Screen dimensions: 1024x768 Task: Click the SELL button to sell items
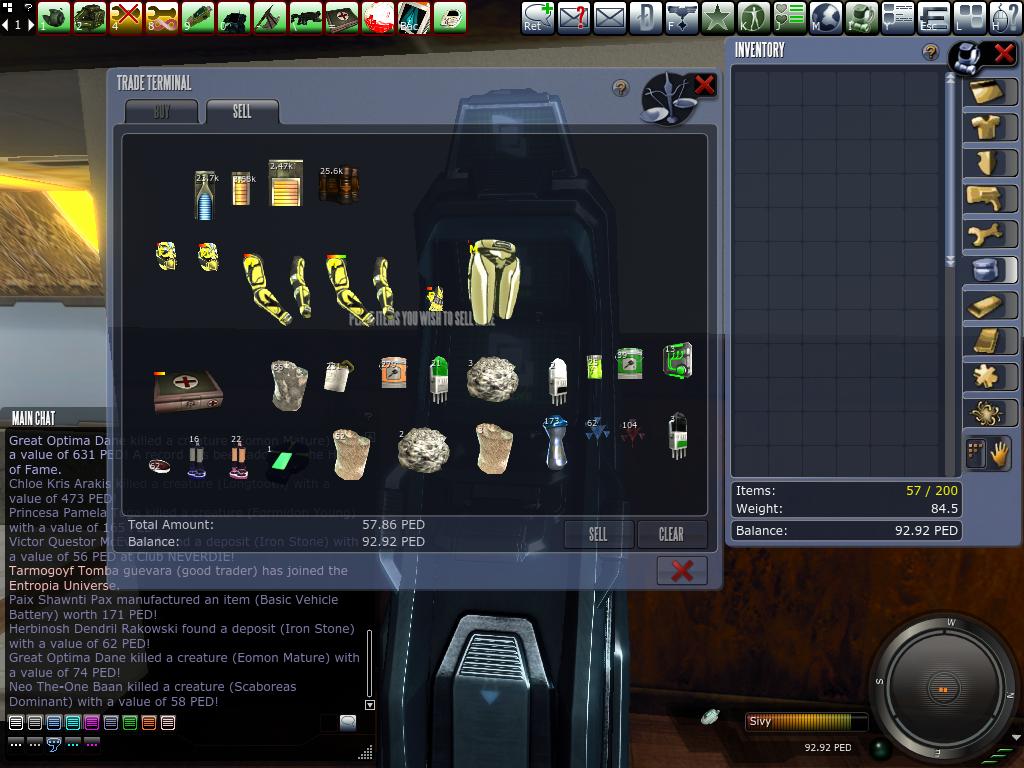[598, 534]
